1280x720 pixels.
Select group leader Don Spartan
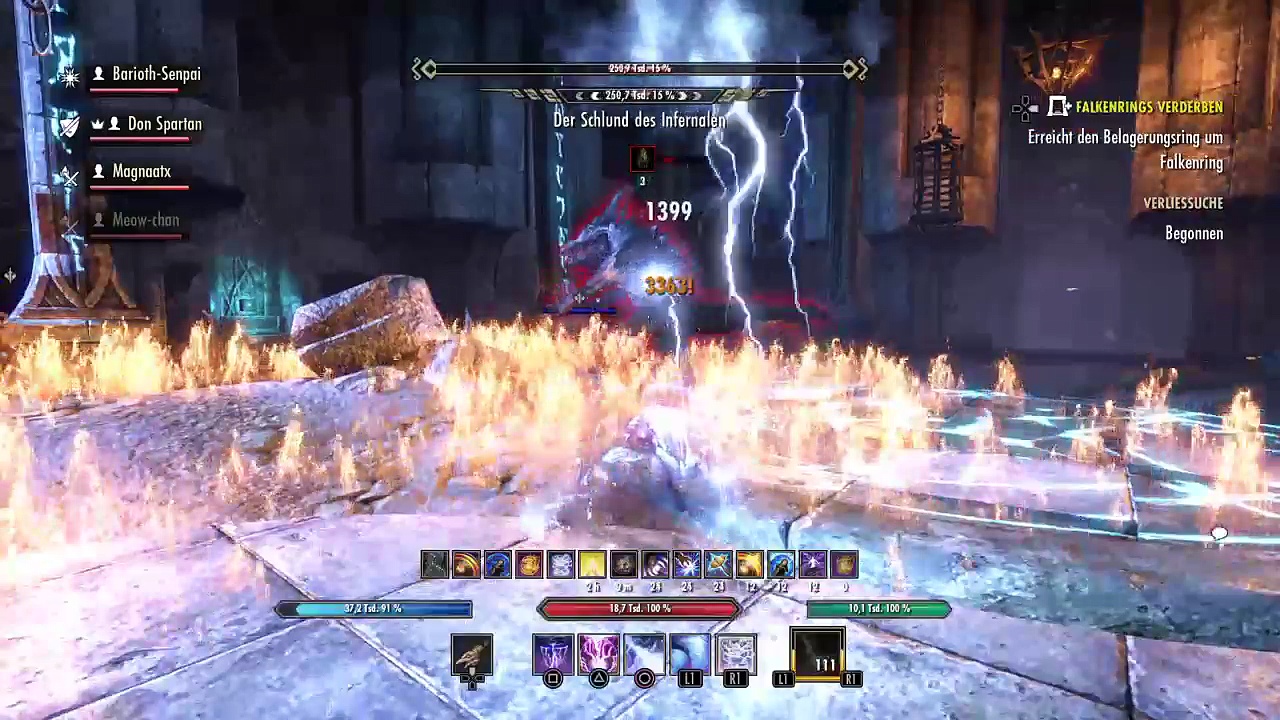164,124
